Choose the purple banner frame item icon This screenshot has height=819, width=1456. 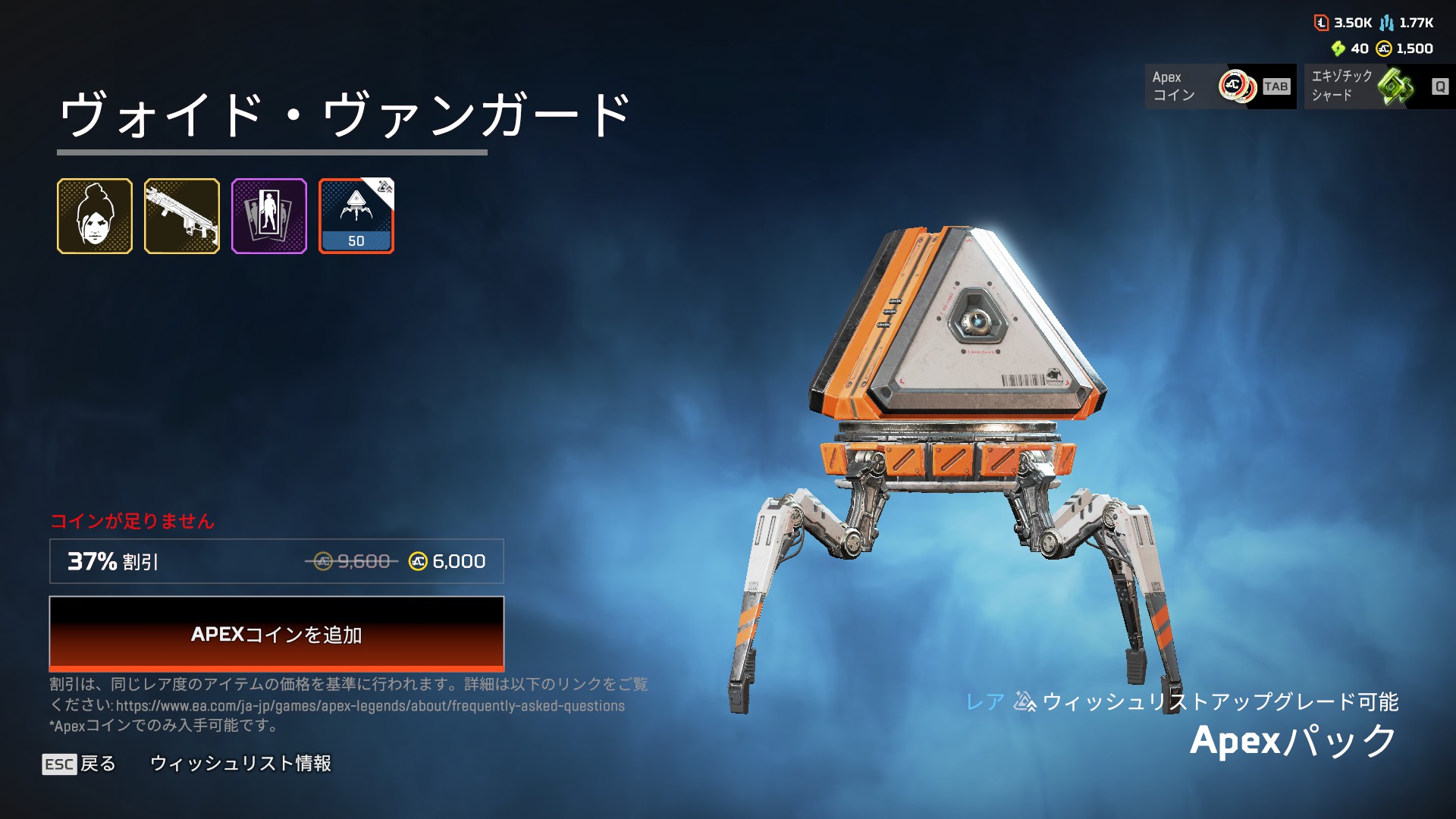point(269,216)
